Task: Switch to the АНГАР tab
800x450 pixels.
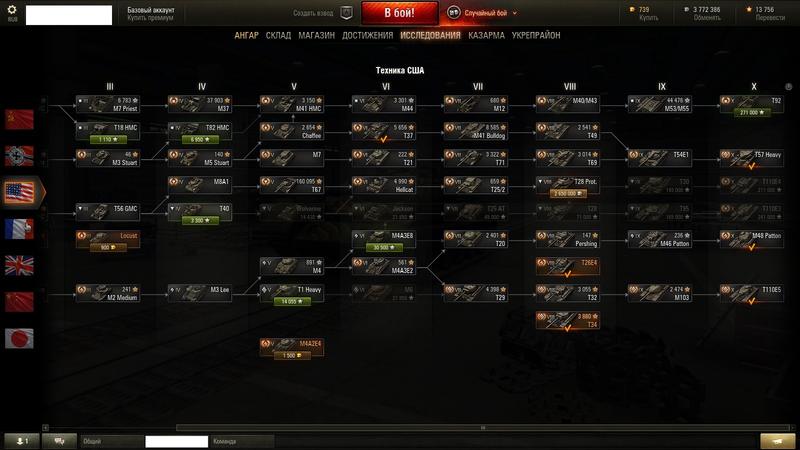Action: click(x=246, y=35)
